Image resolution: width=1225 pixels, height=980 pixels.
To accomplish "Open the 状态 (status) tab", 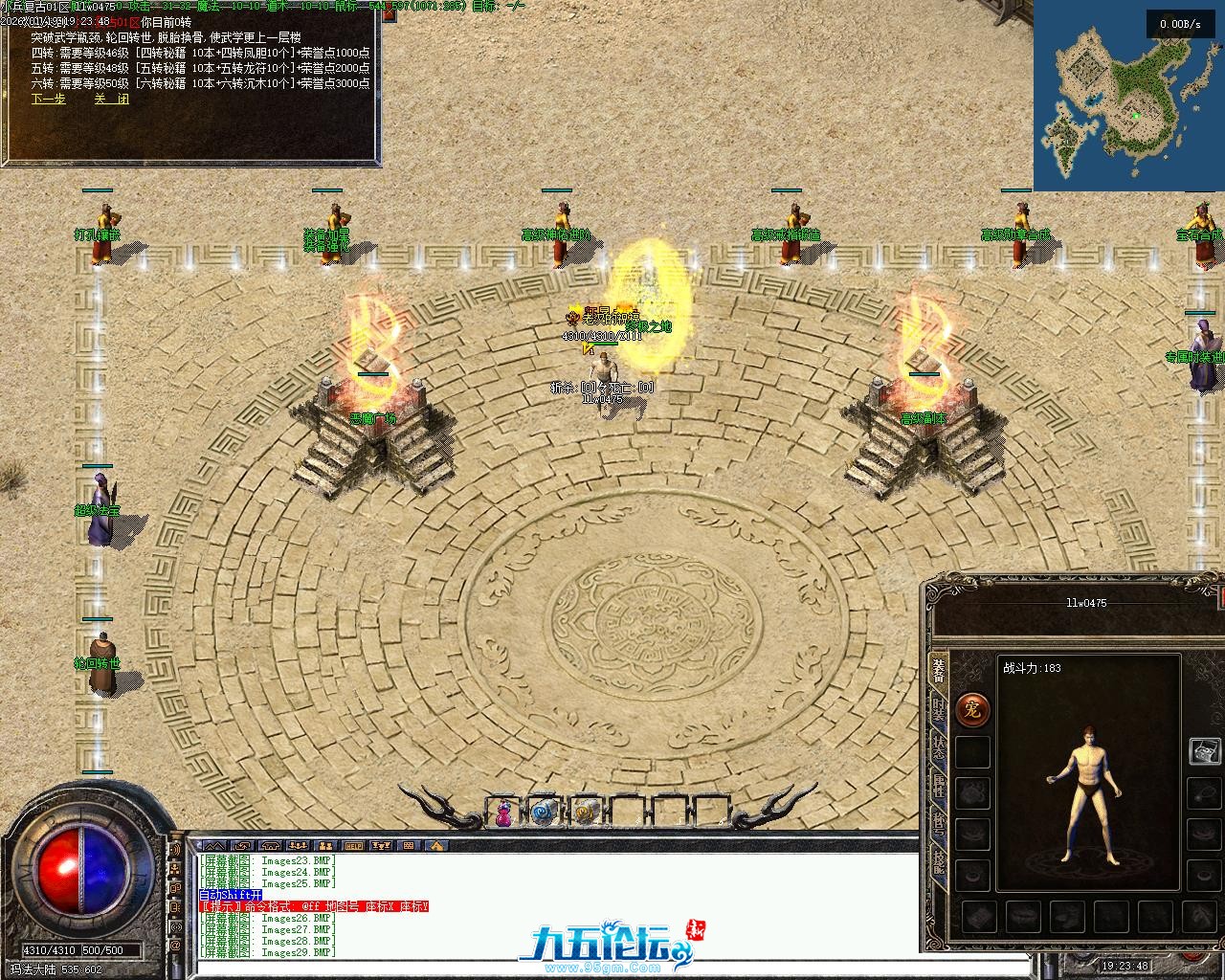I will pos(939,748).
